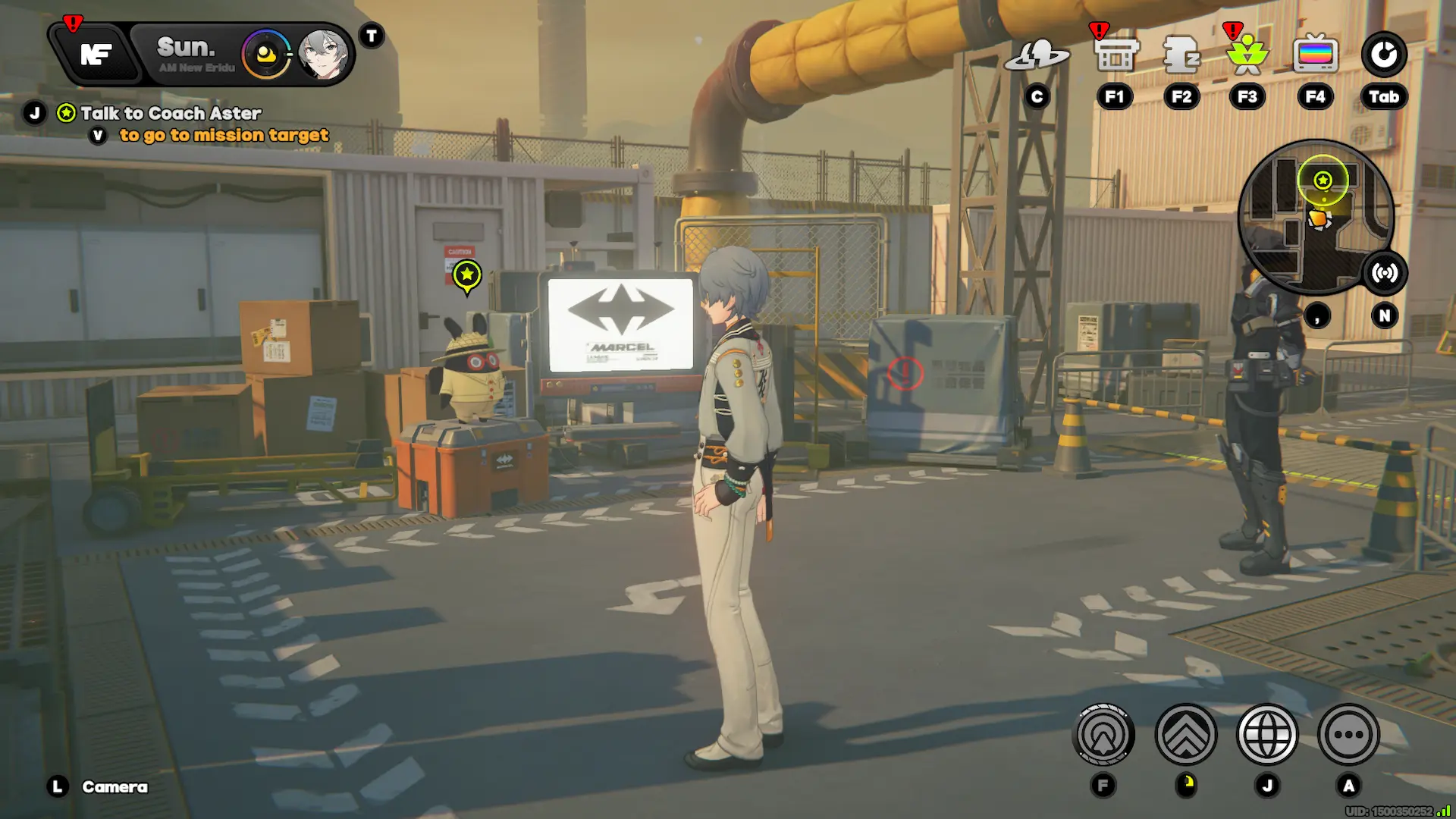Select the 'Talk to Coach Aster' quest tracker
This screenshot has width=1456, height=819.
[171, 114]
